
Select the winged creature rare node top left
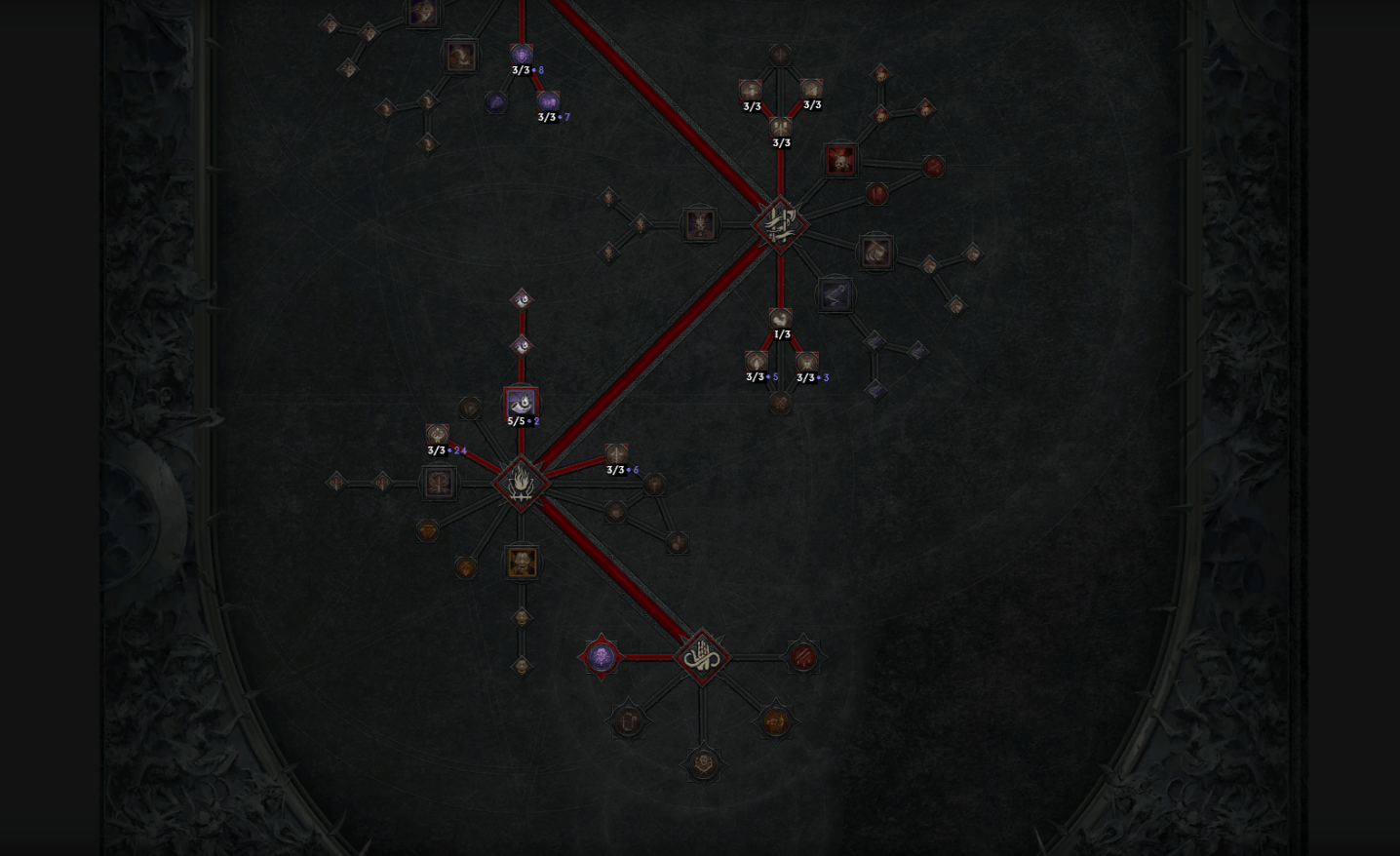click(x=461, y=57)
